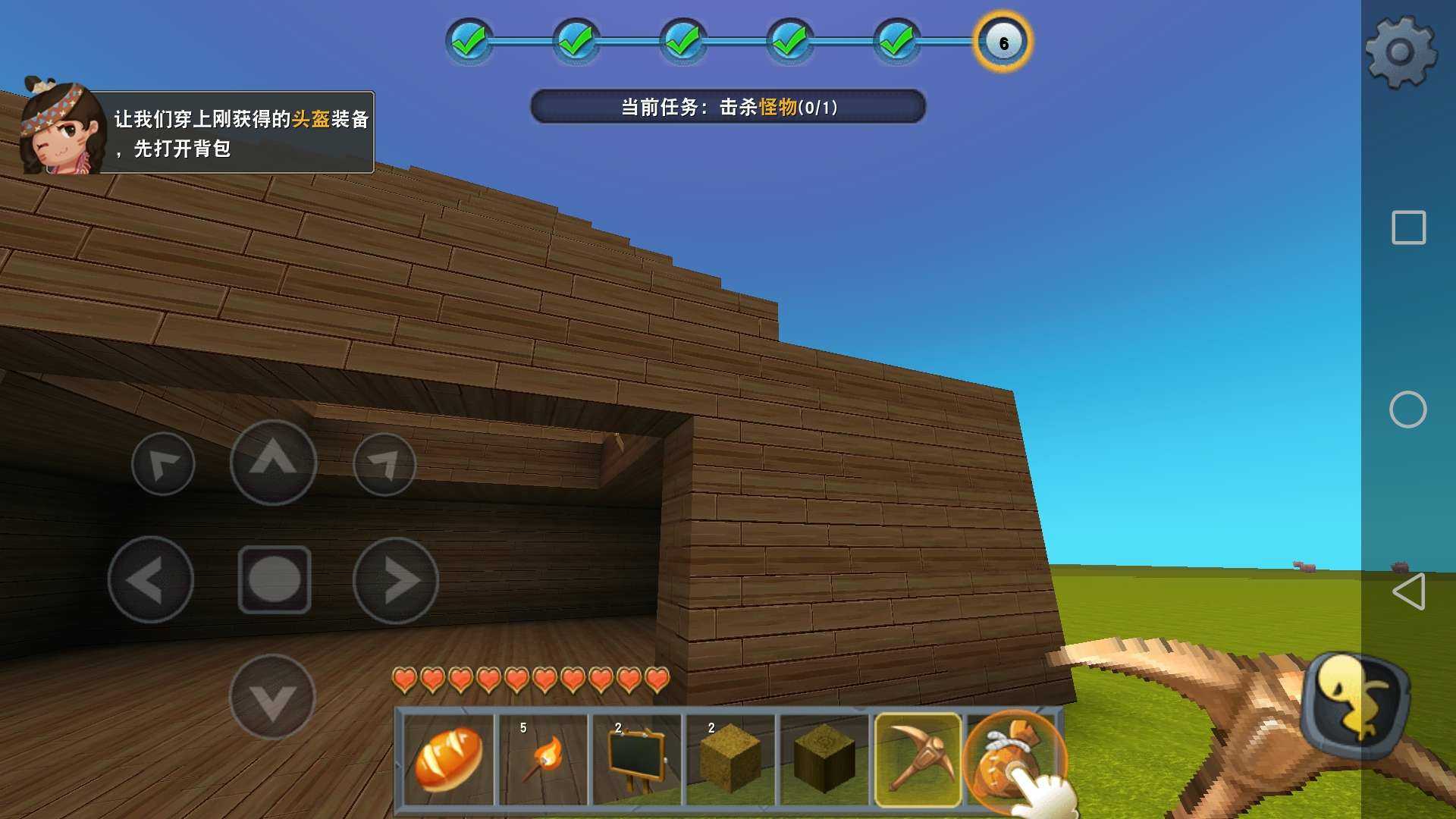Select the dark wood block slot
1456x819 pixels.
tap(824, 759)
